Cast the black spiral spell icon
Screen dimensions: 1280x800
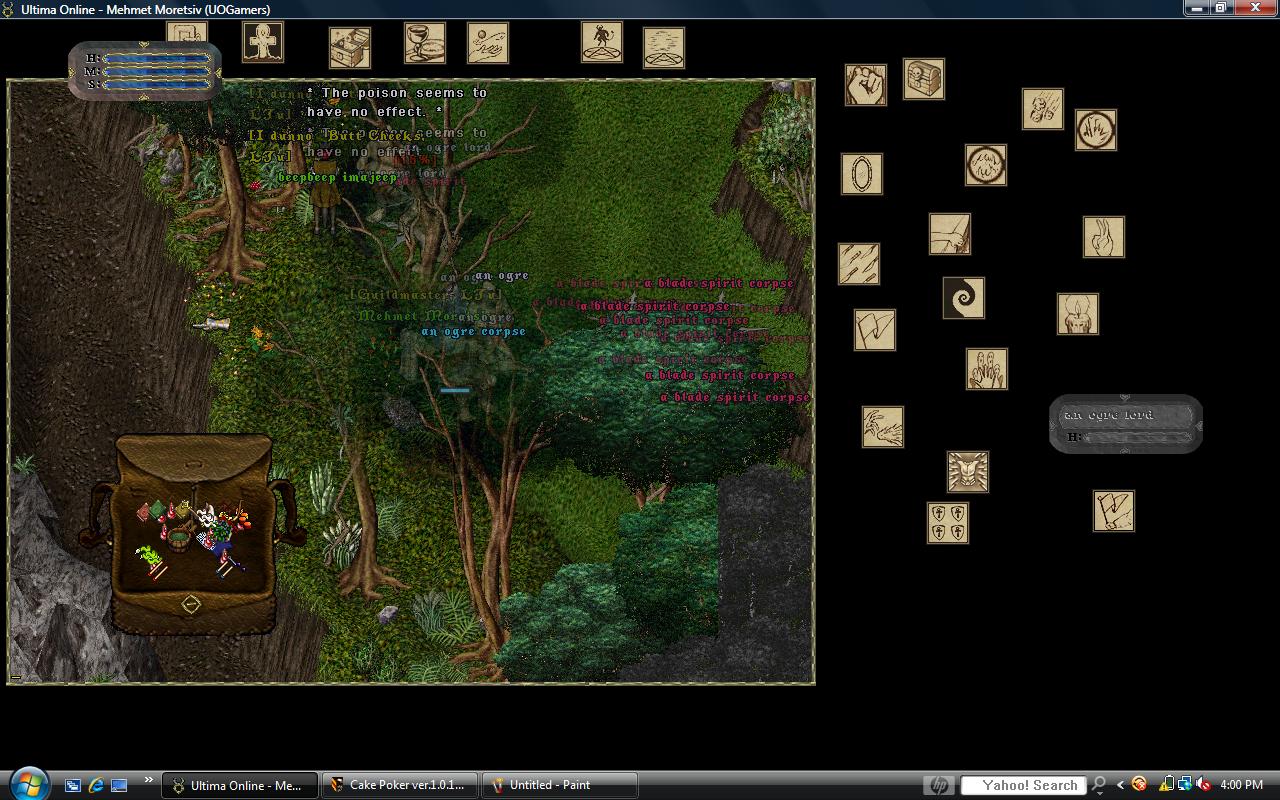pos(964,298)
